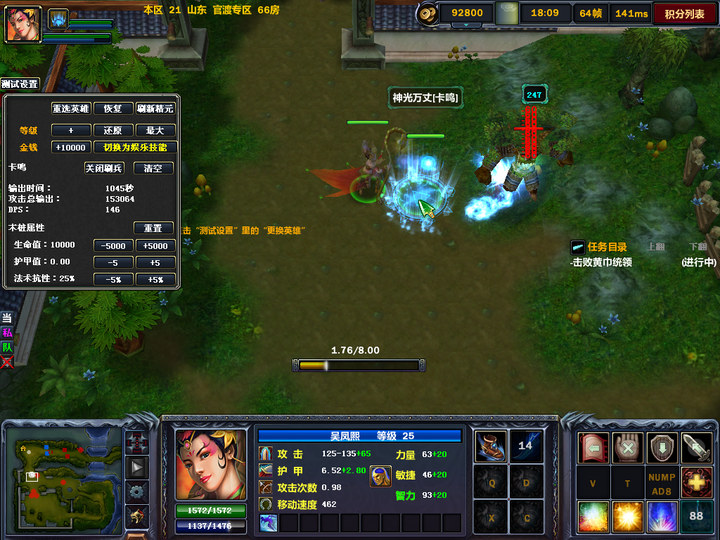The height and width of the screenshot is (540, 720).
Task: Click the 刷新精元 refresh button
Action: point(155,108)
